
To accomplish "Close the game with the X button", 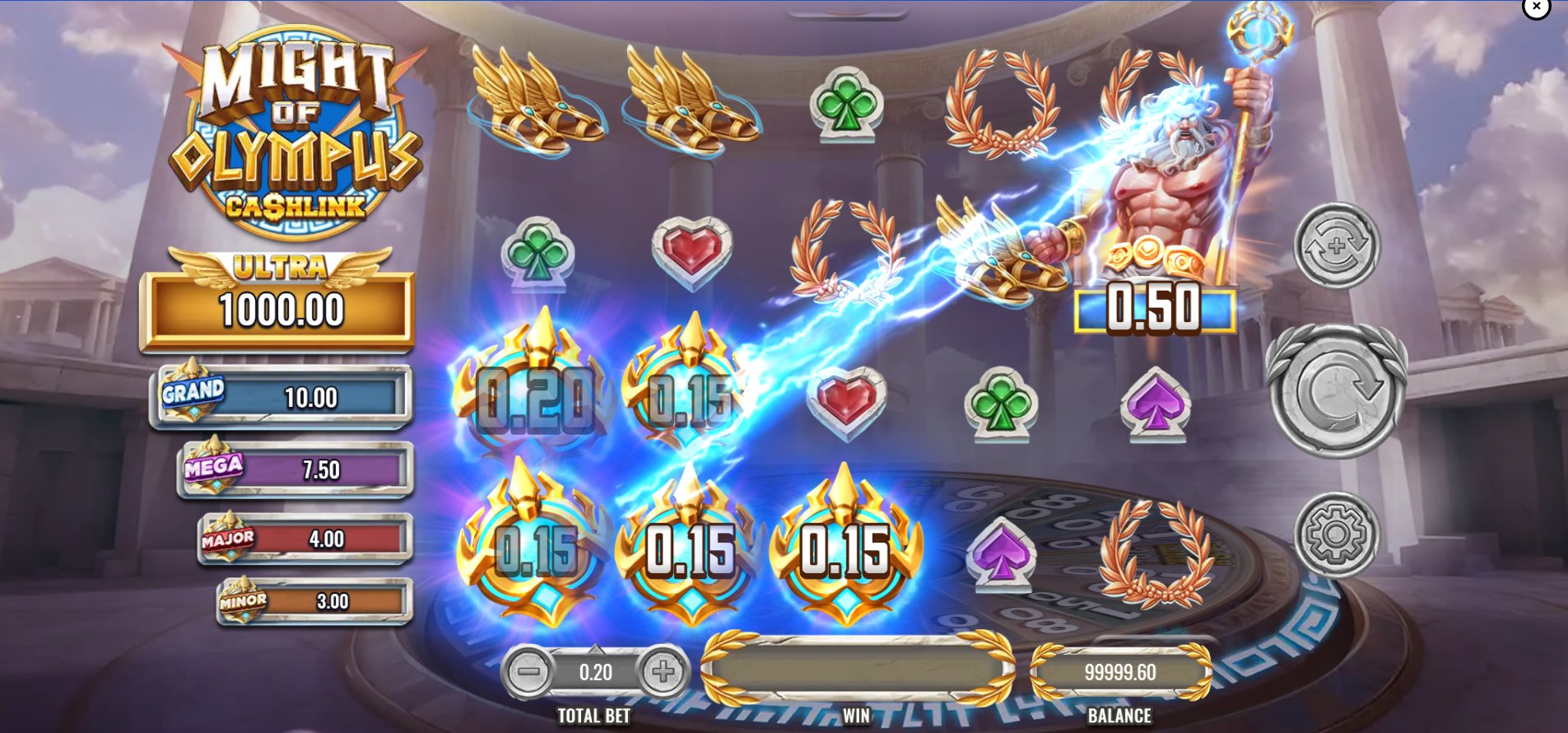I will (x=1536, y=7).
